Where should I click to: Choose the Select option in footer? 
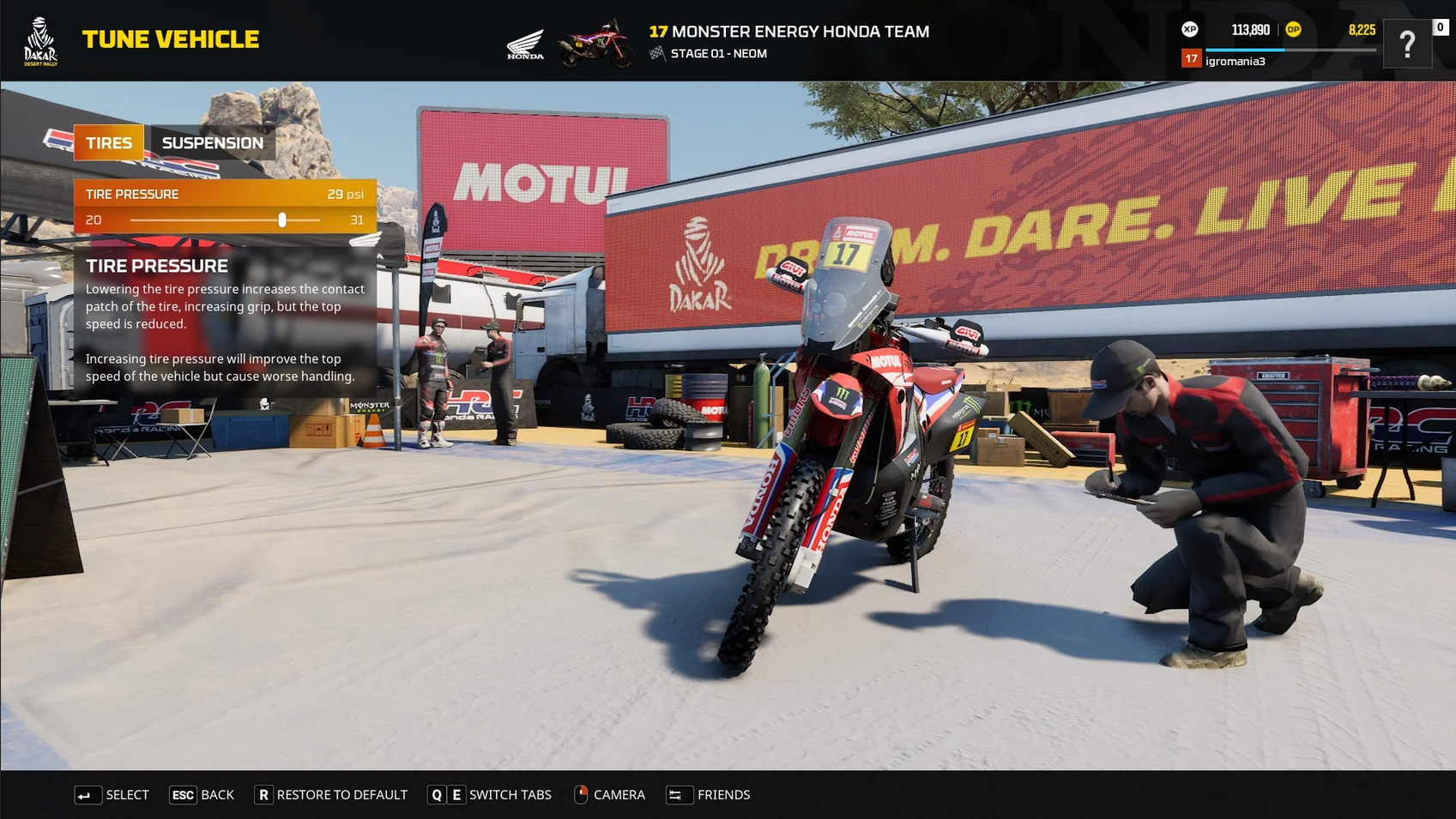tap(112, 795)
